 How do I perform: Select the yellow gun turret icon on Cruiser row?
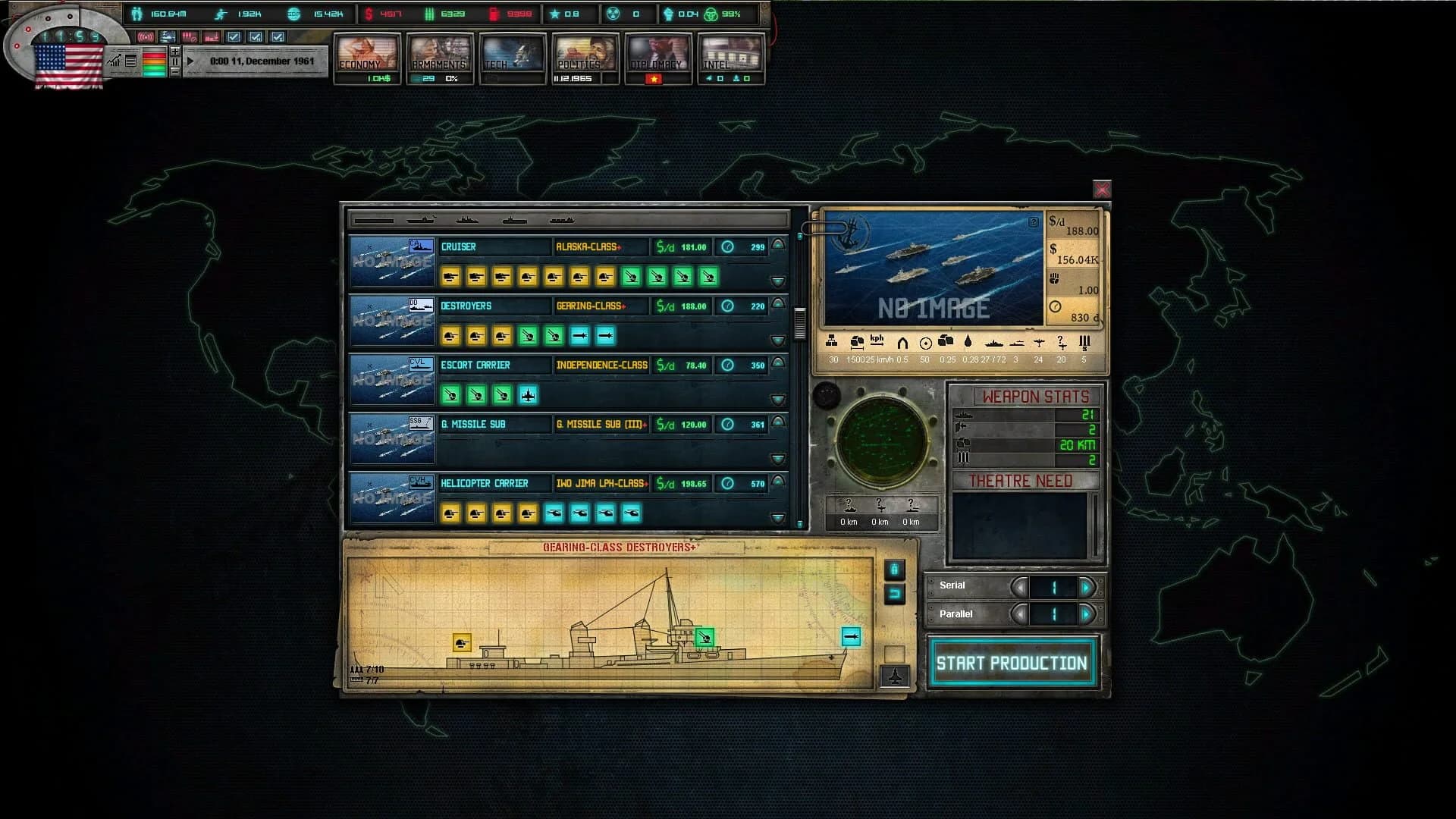[450, 278]
